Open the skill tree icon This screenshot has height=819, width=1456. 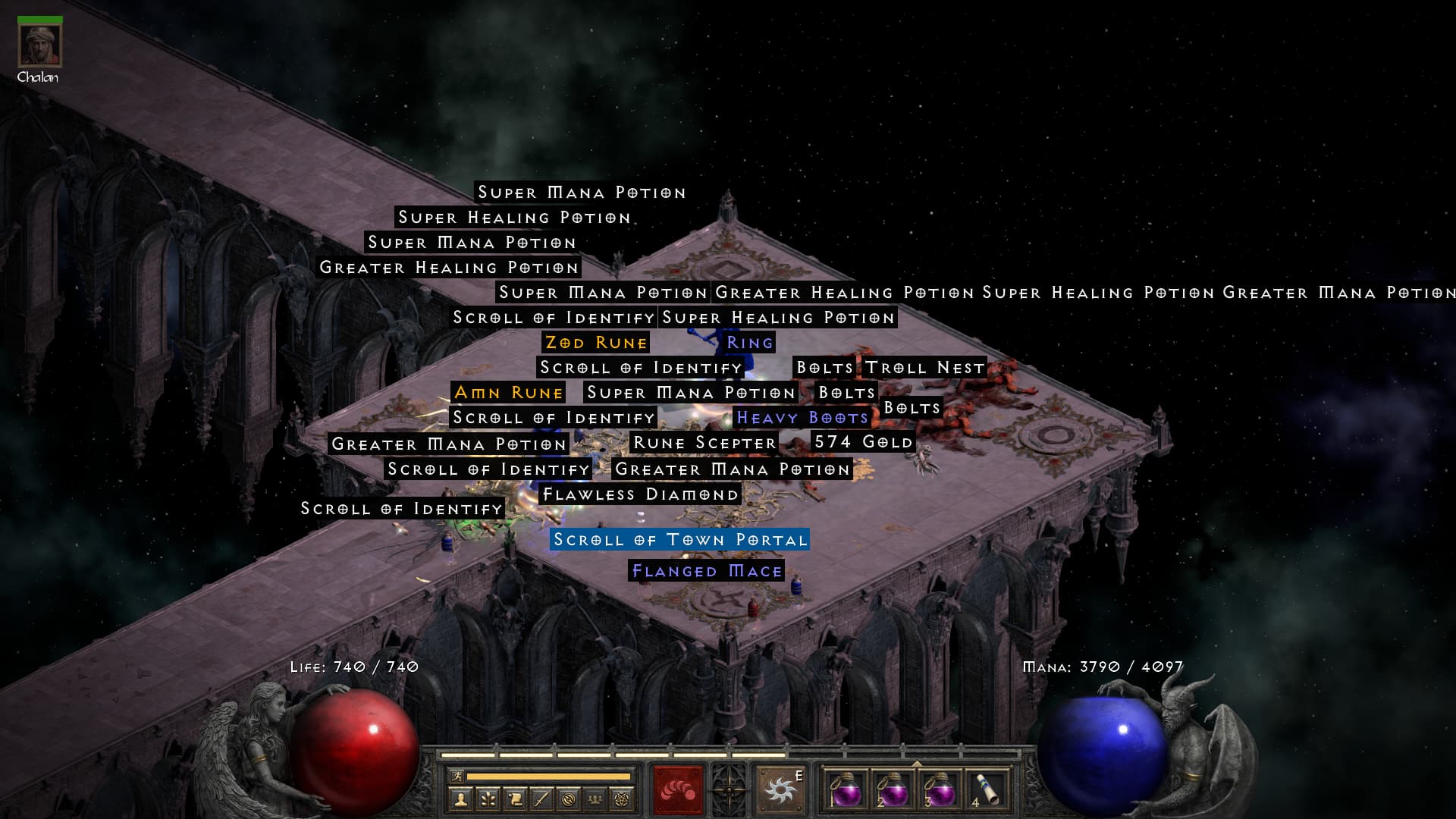[x=488, y=799]
